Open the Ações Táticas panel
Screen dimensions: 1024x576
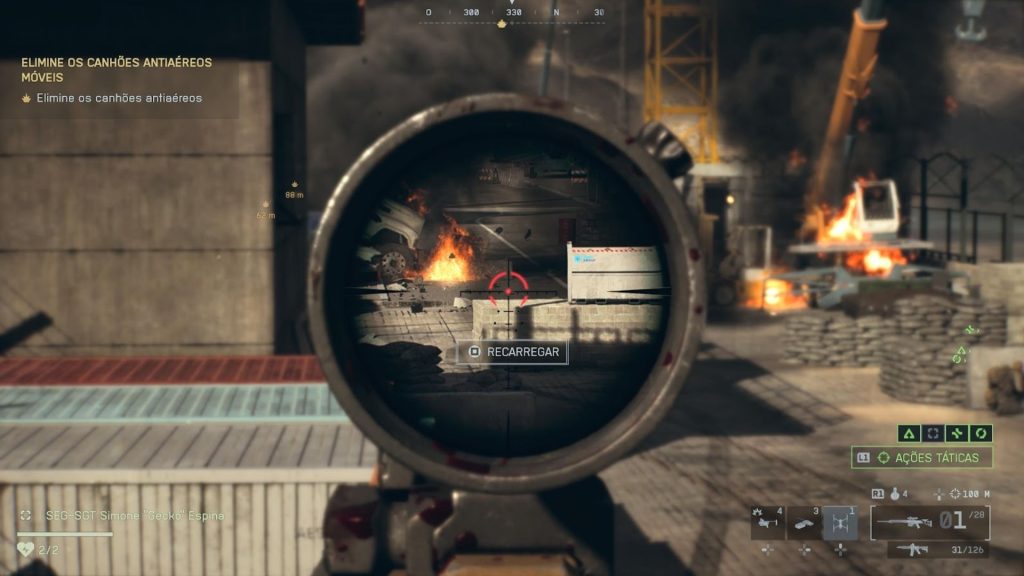(x=921, y=457)
